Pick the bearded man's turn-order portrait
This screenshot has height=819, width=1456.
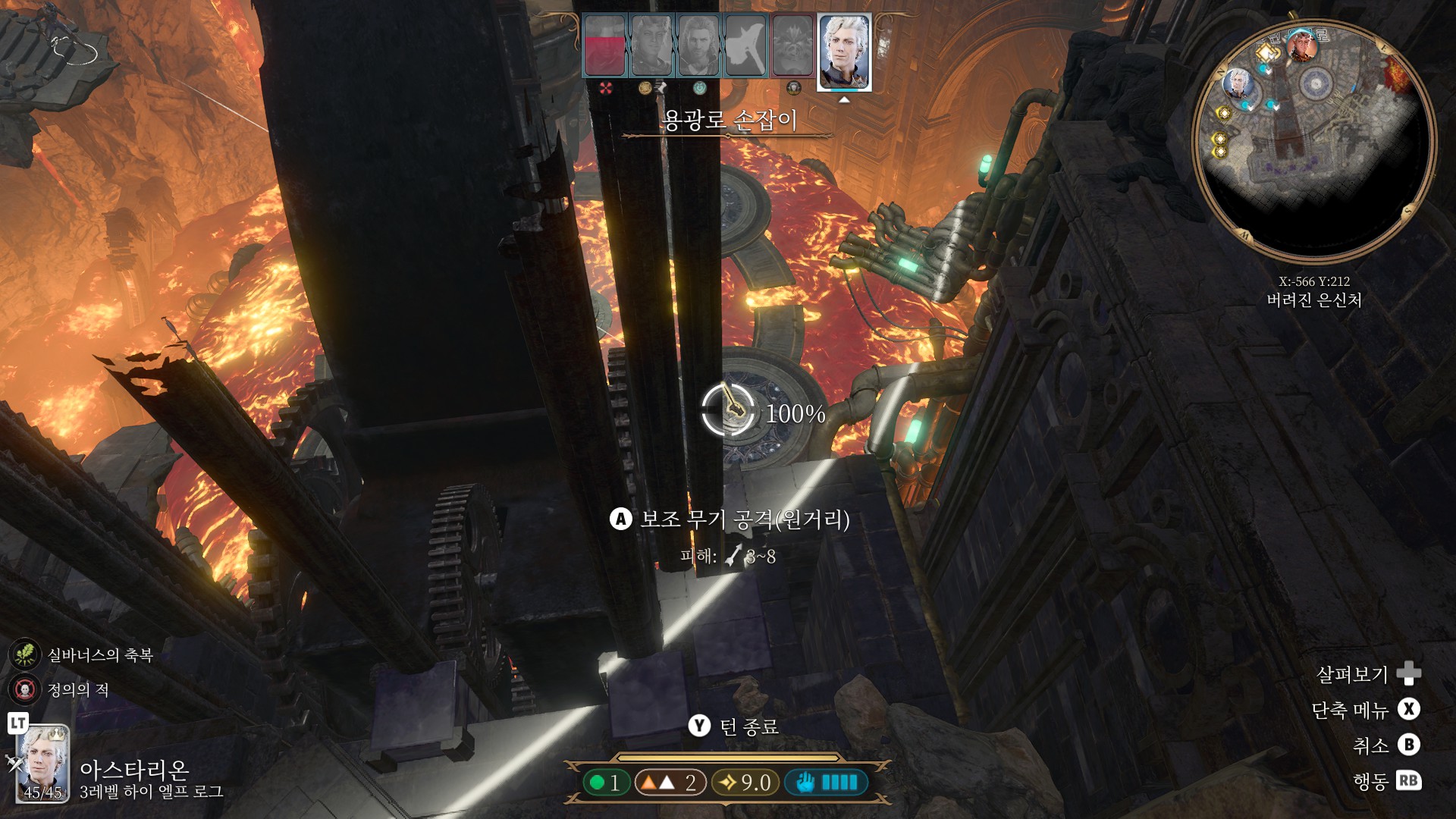click(x=698, y=47)
